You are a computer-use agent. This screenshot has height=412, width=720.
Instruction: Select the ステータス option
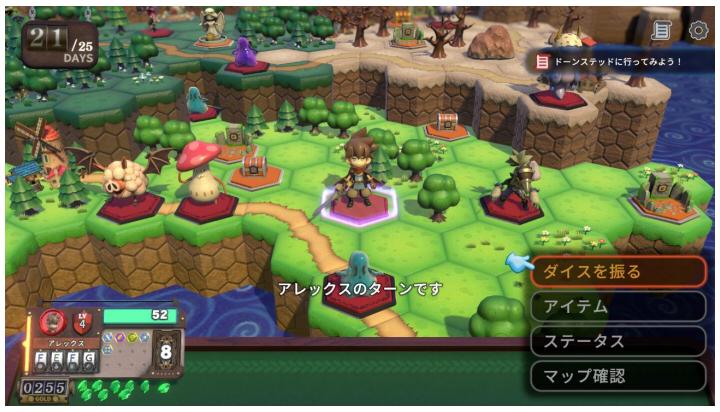618,341
